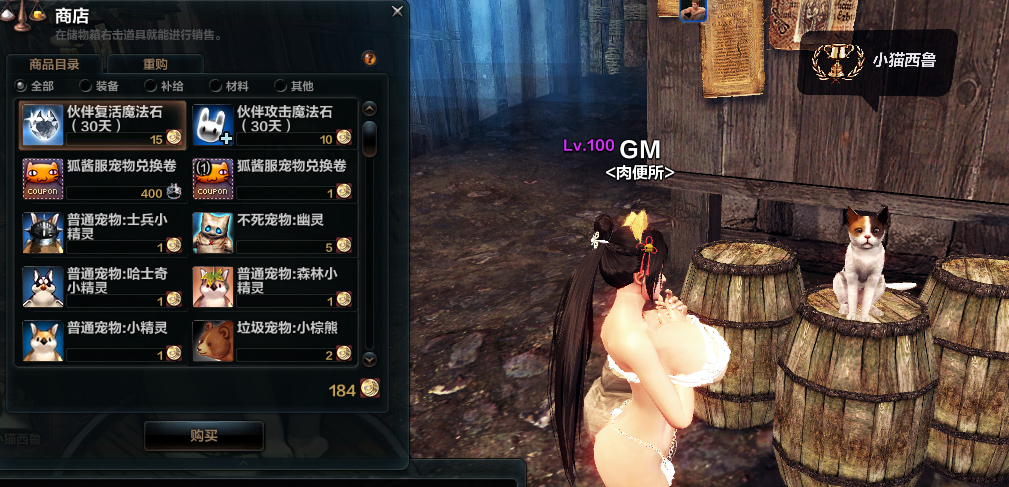
Task: Select 不死宠物:幽灵 pet item
Action: [x=272, y=231]
